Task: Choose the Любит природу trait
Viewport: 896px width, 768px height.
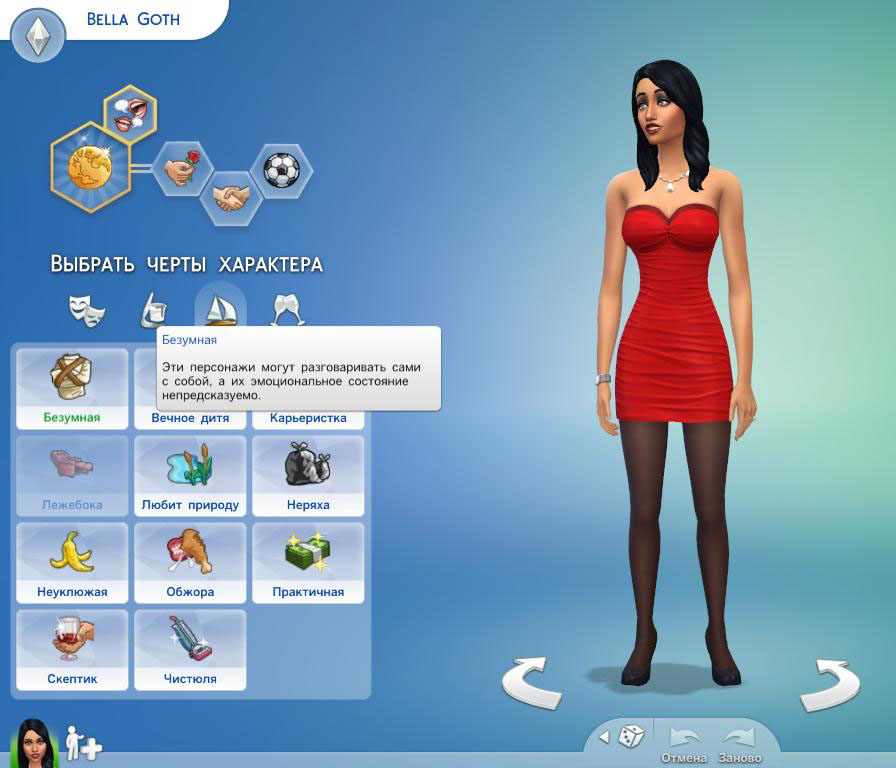Action: tap(190, 475)
